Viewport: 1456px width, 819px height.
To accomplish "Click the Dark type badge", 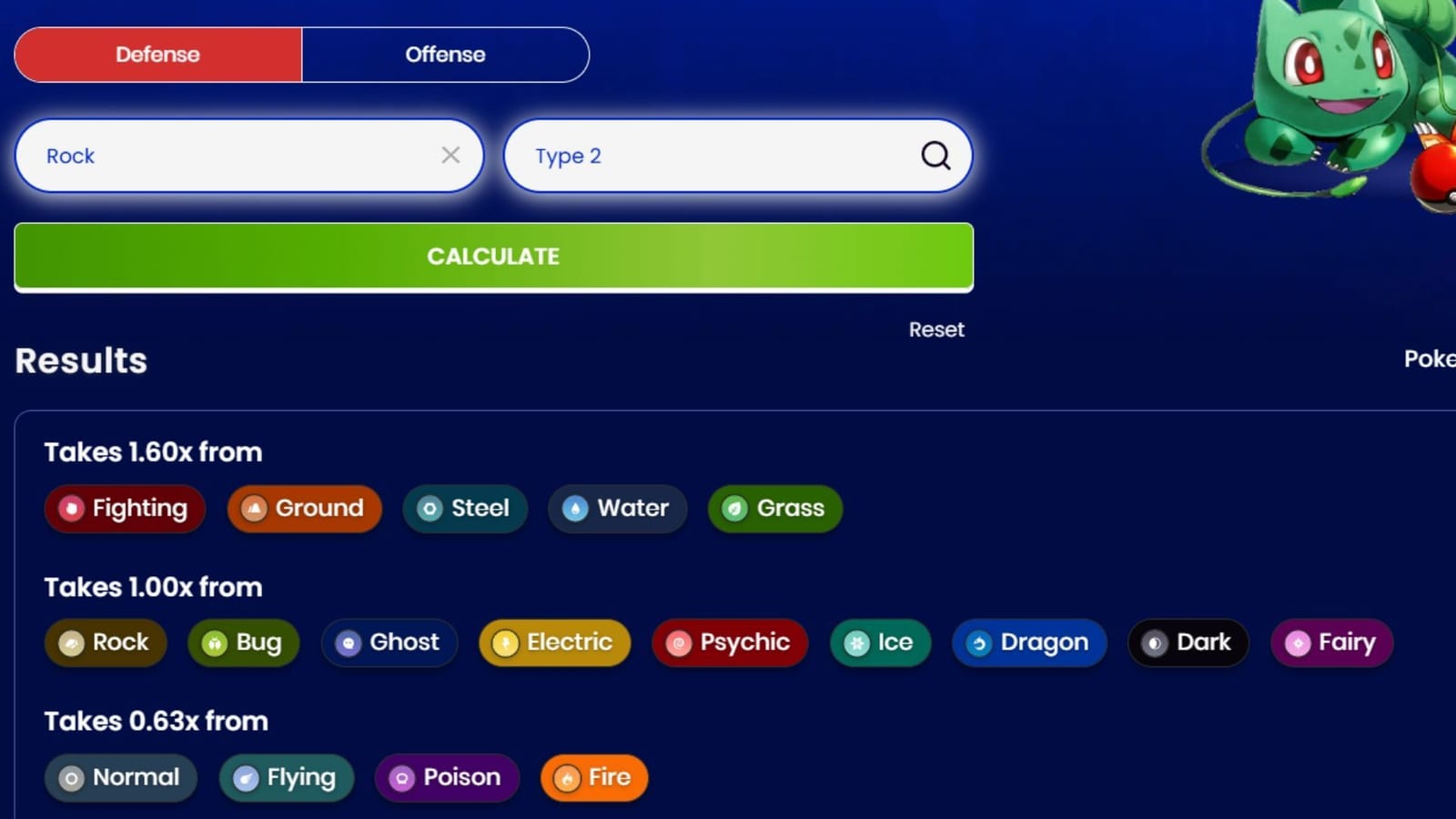I will coord(1188,643).
